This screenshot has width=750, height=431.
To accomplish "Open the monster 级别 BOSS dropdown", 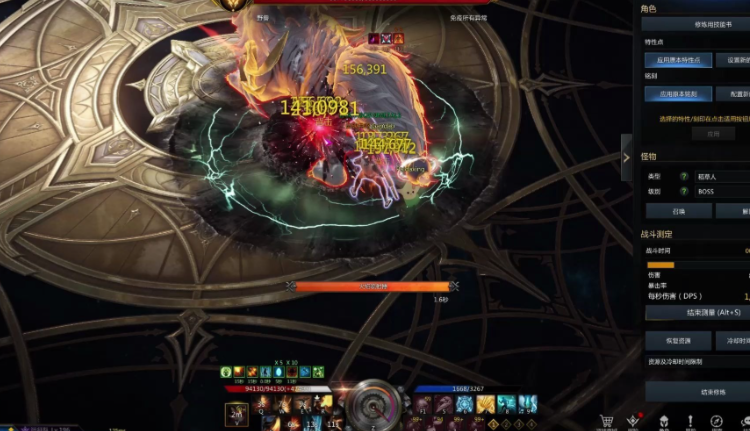I will coord(722,191).
